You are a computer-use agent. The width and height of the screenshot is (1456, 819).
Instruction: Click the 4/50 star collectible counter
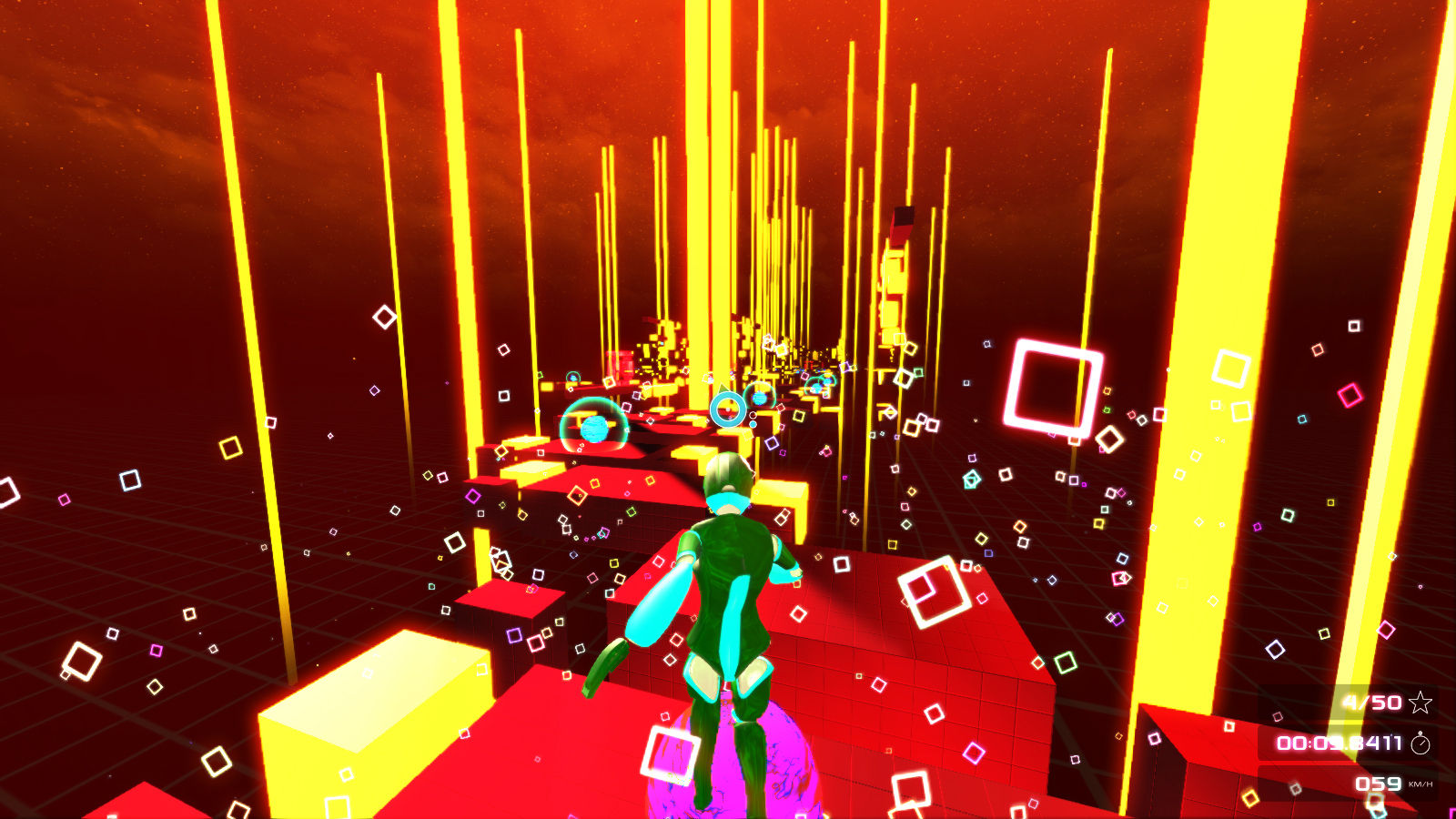coord(1371,703)
